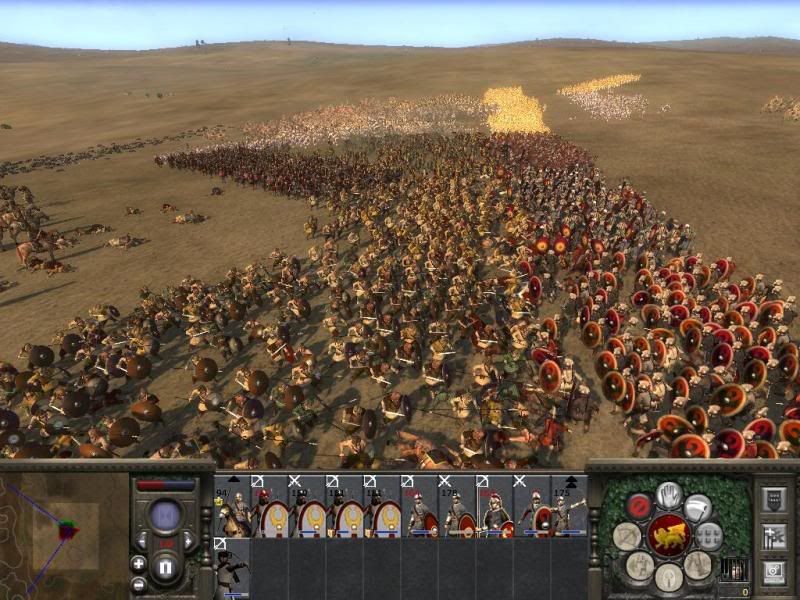Toggle the group formation dots button

[x=709, y=535]
